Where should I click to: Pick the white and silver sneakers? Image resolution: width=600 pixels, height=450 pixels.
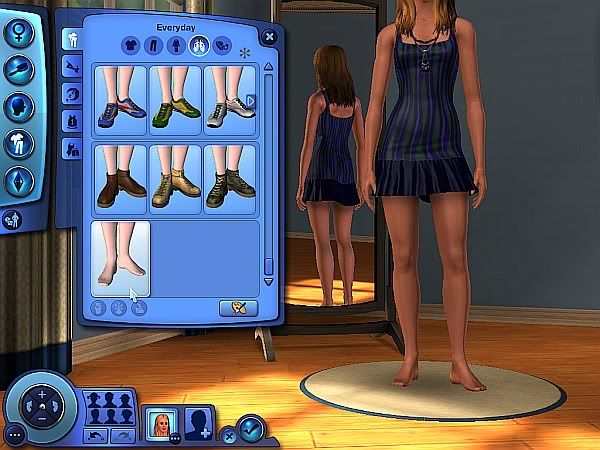point(229,99)
